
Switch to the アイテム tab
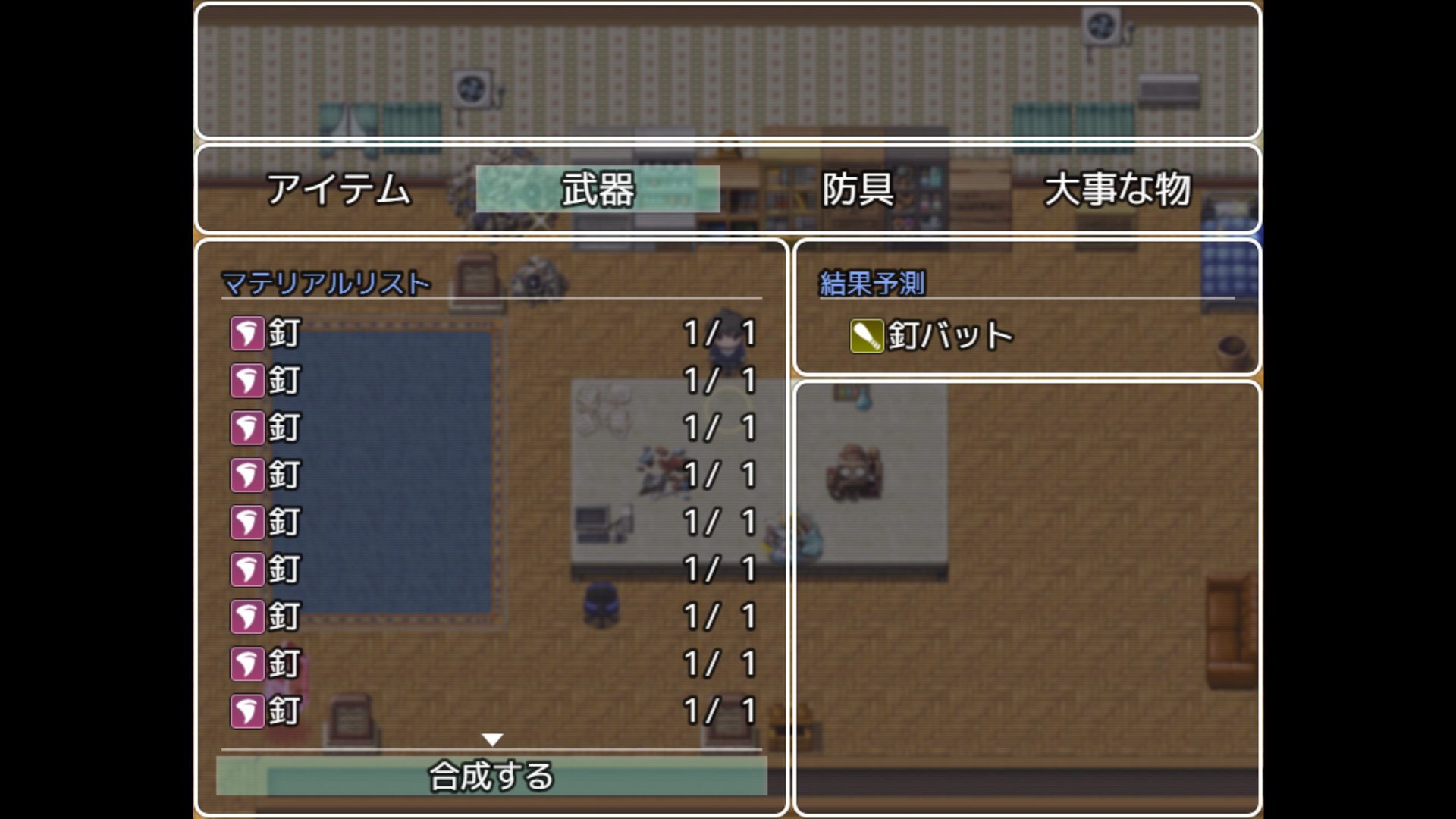coord(338,189)
